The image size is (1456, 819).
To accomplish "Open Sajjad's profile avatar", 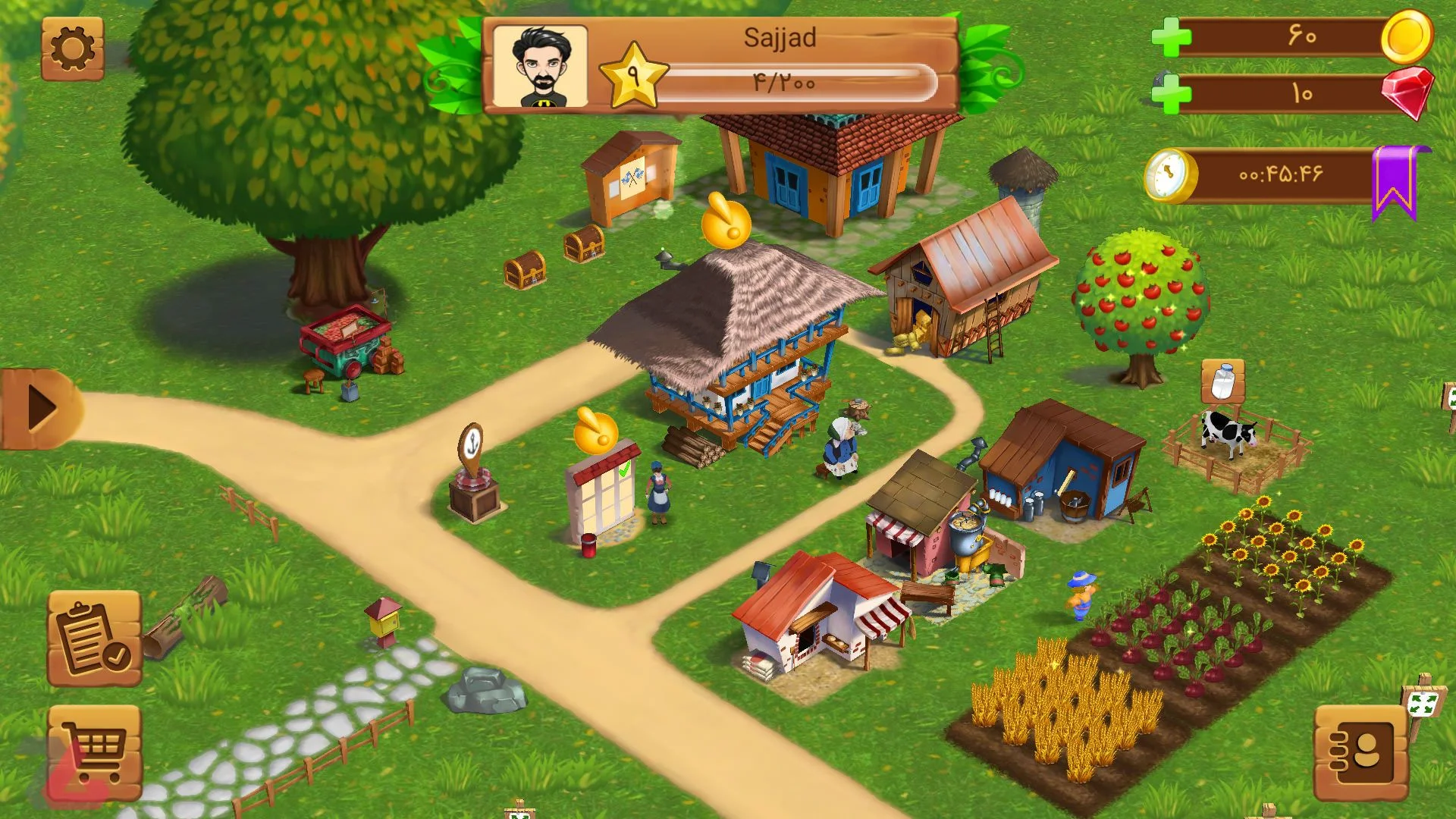I will click(x=540, y=67).
